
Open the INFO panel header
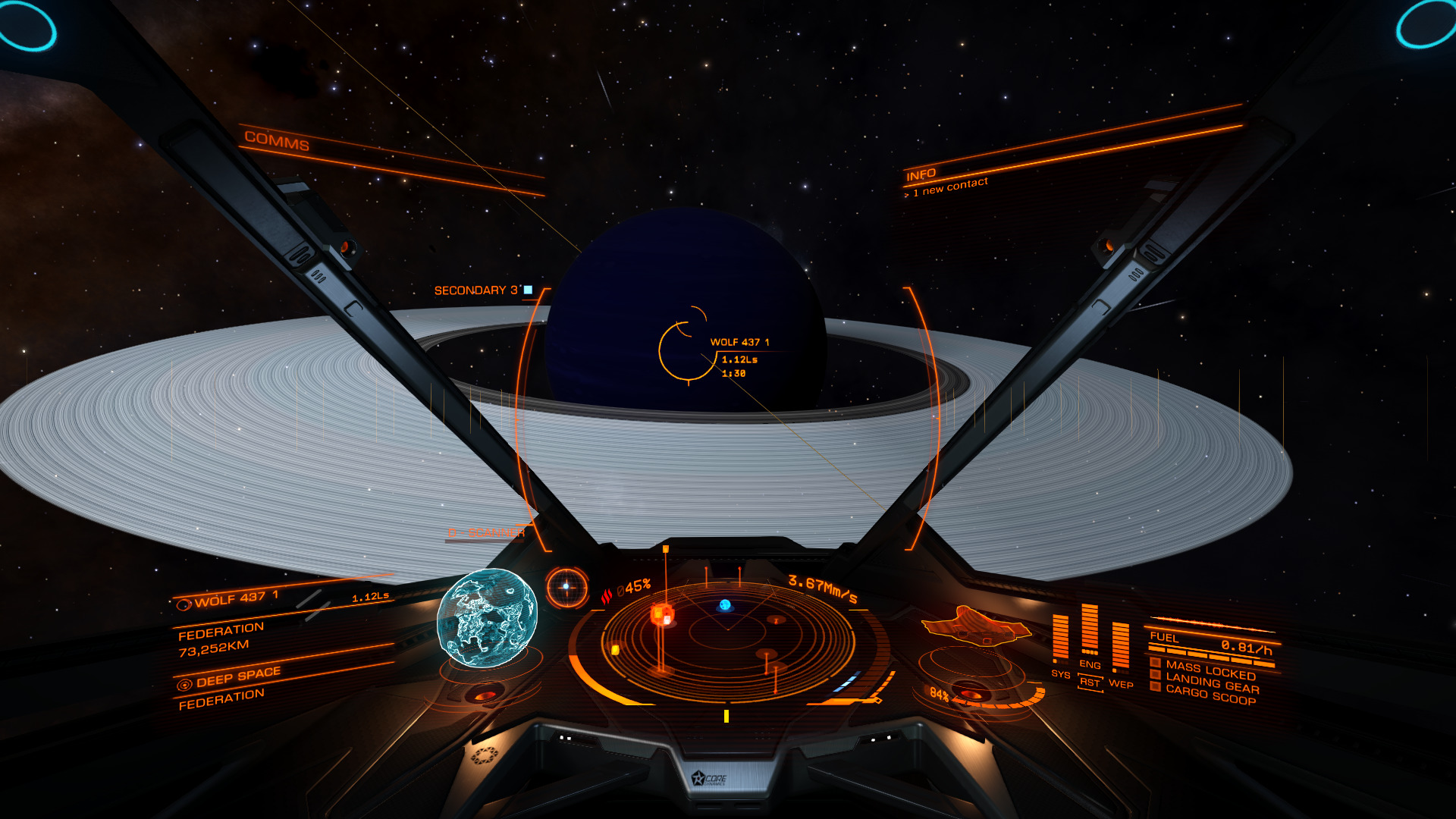click(921, 175)
